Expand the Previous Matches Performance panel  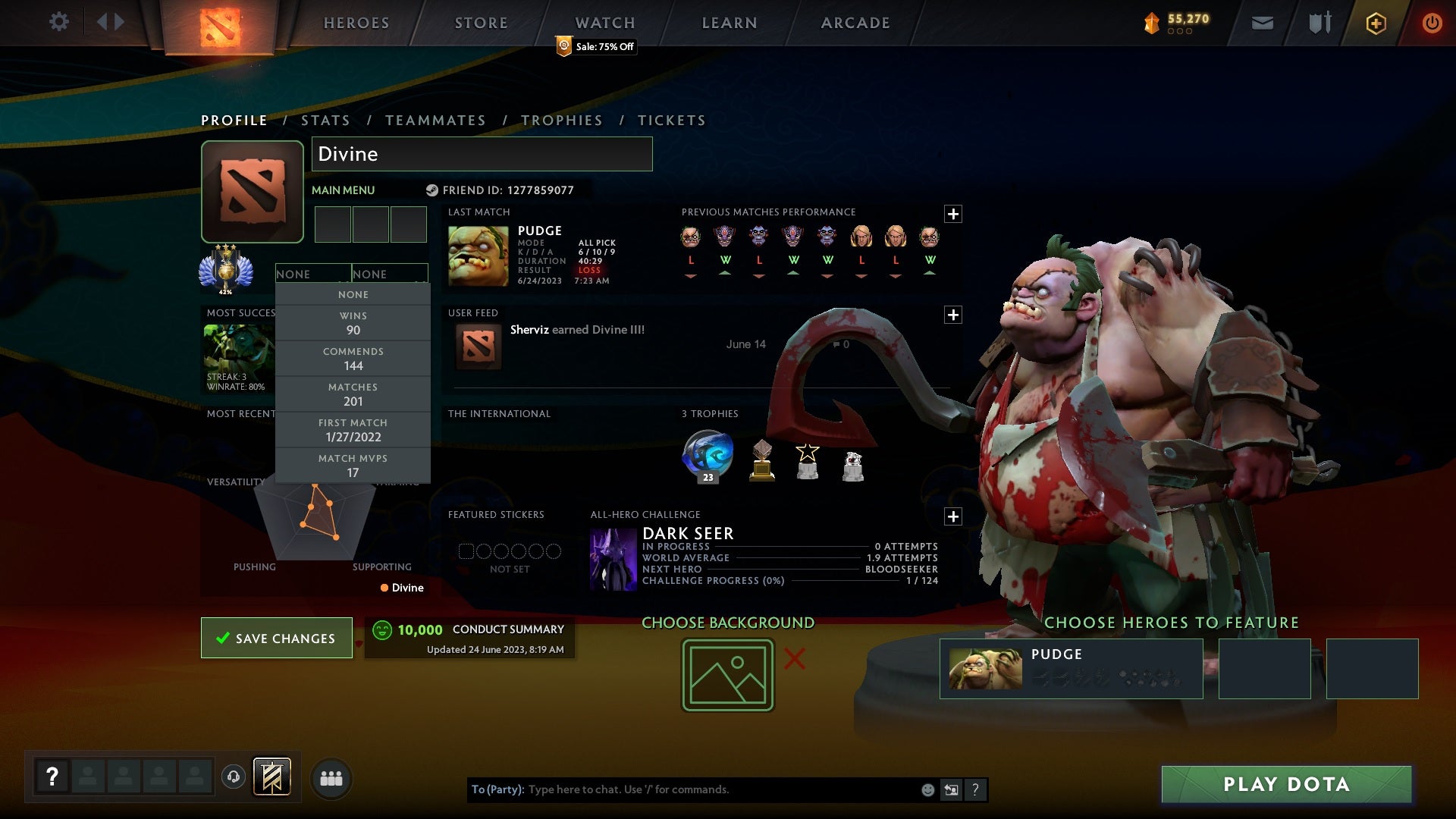coord(953,215)
